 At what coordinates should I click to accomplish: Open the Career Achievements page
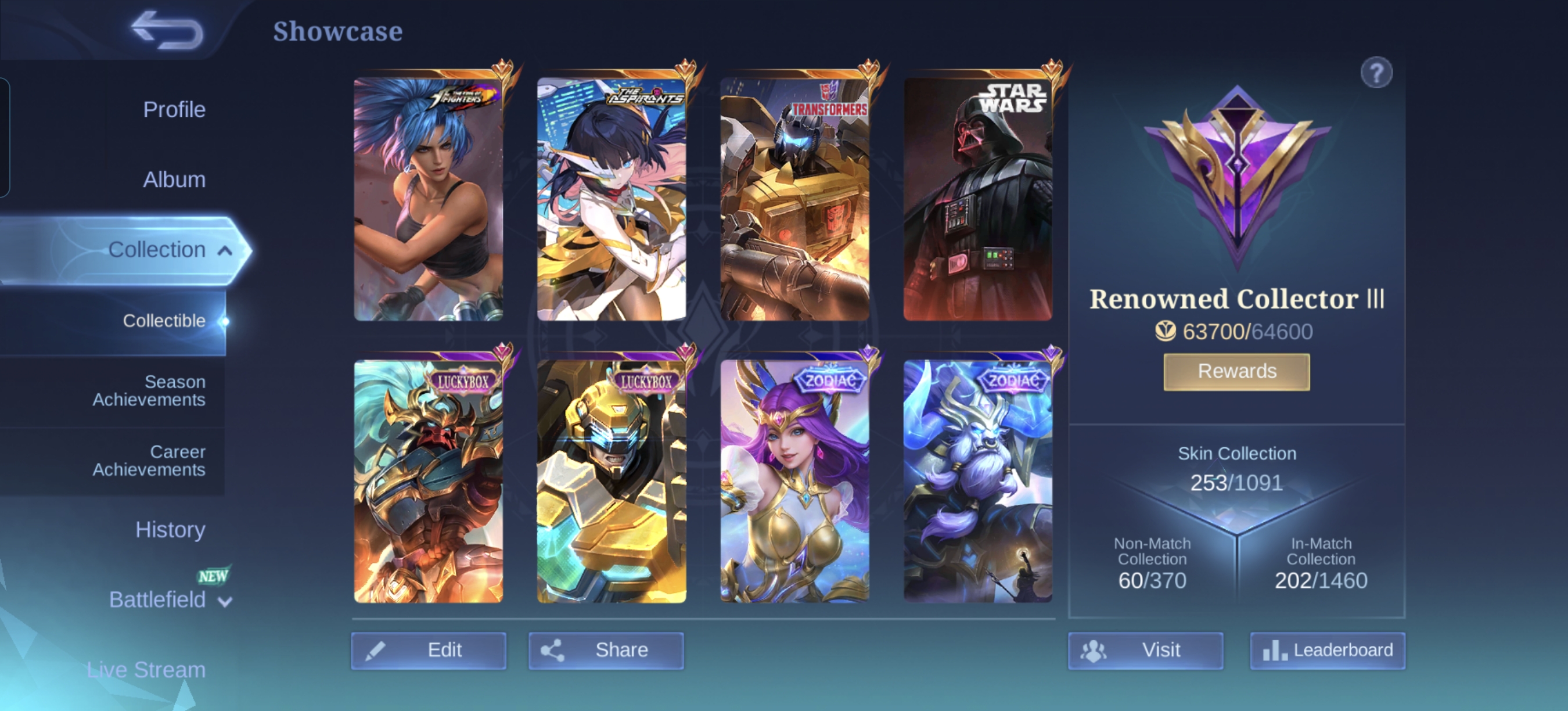pos(149,460)
